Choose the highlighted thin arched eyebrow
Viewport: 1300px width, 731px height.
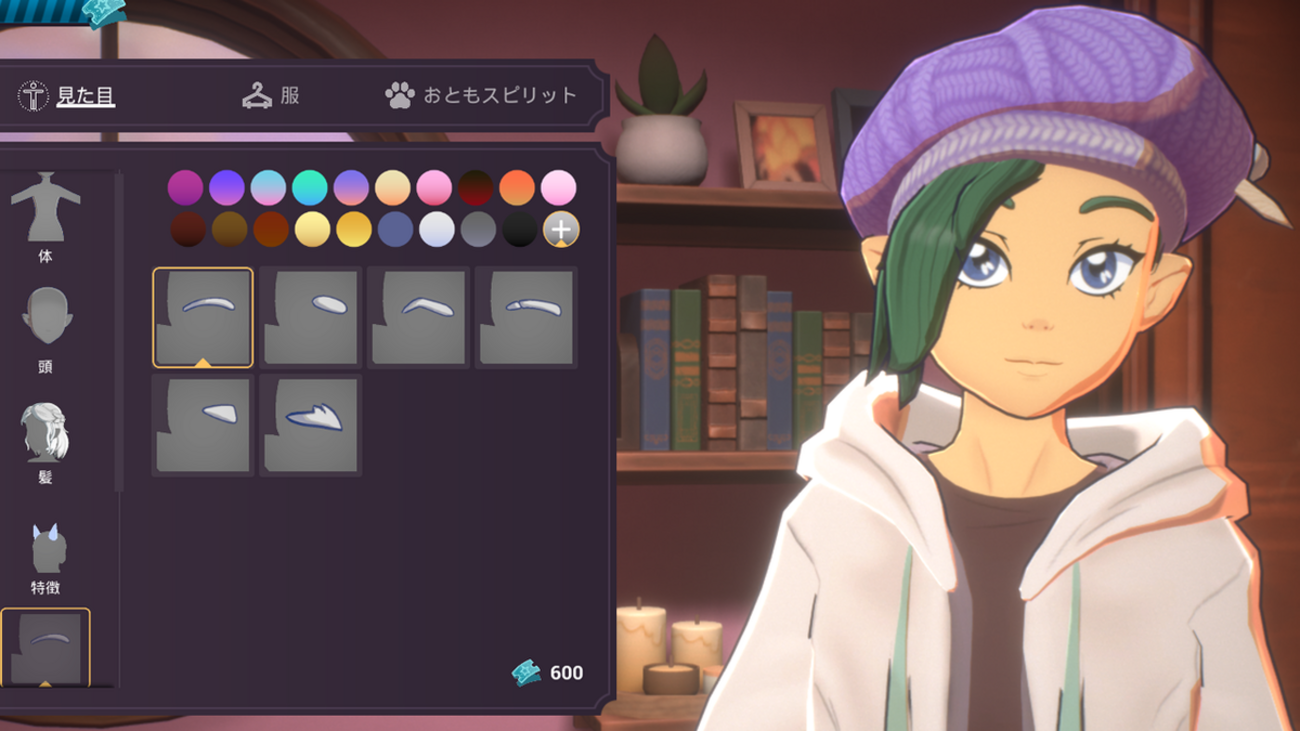tap(203, 317)
